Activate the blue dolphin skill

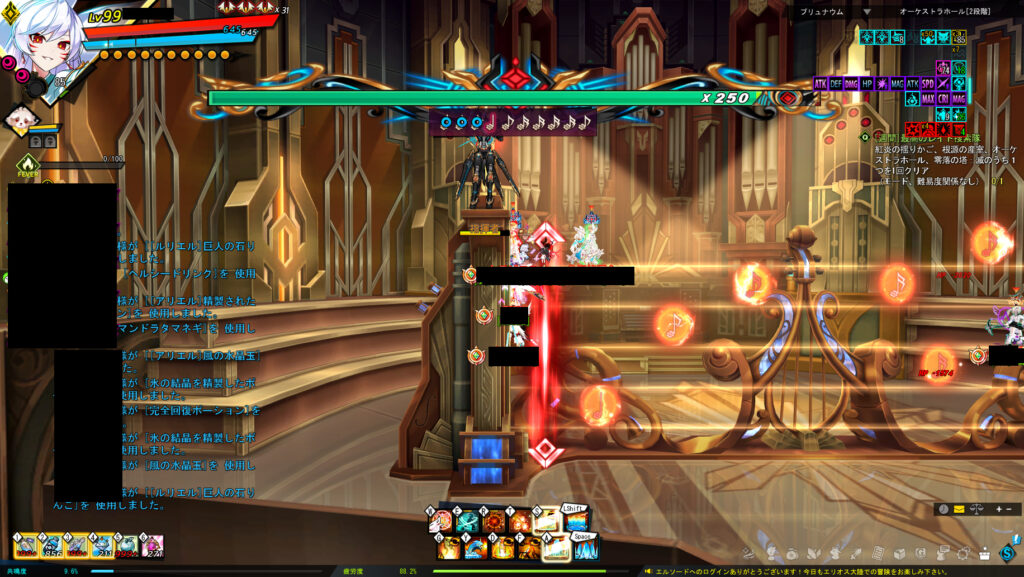pos(473,548)
